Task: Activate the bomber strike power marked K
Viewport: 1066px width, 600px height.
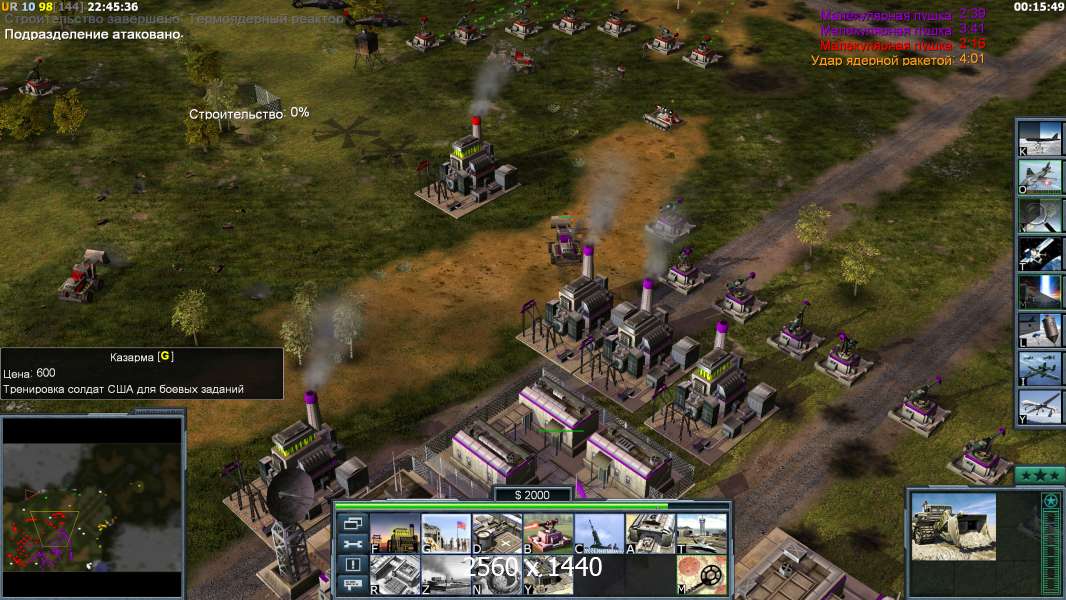Action: [1040, 137]
